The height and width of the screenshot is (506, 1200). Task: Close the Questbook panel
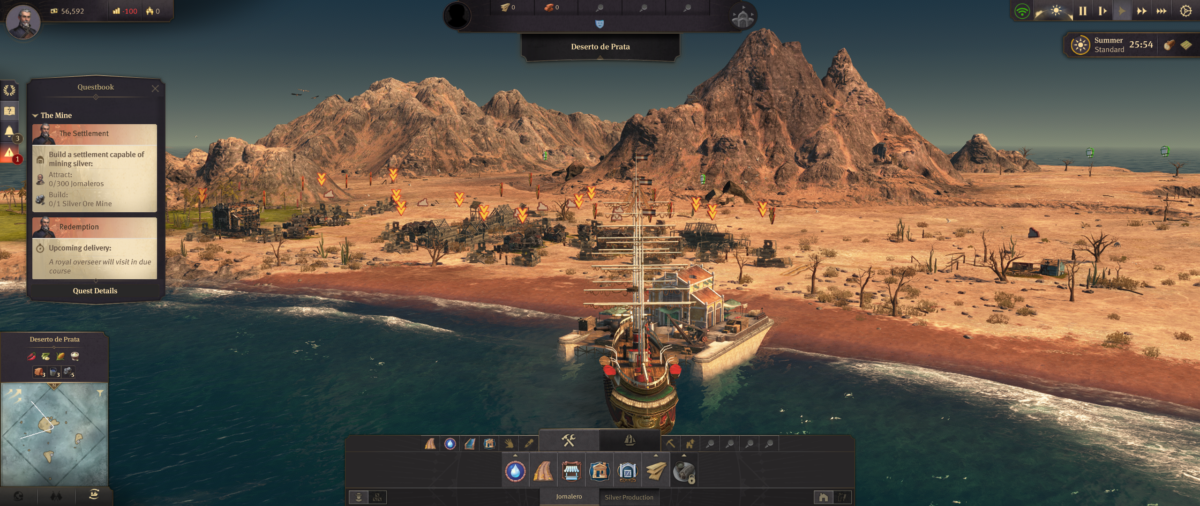[x=155, y=88]
